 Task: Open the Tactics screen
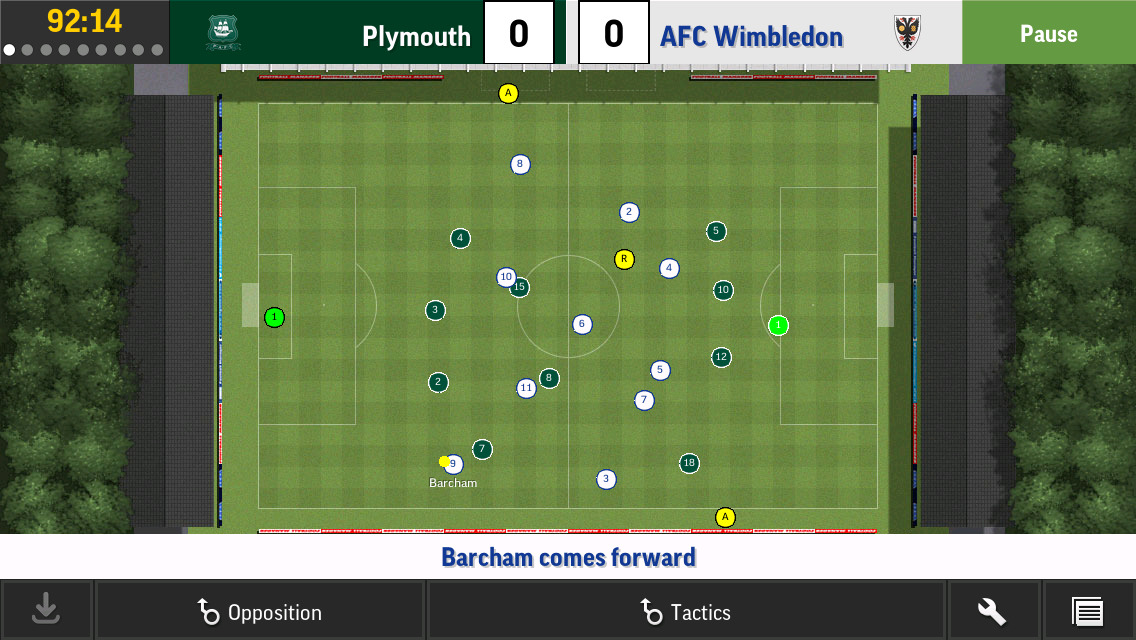pos(686,611)
